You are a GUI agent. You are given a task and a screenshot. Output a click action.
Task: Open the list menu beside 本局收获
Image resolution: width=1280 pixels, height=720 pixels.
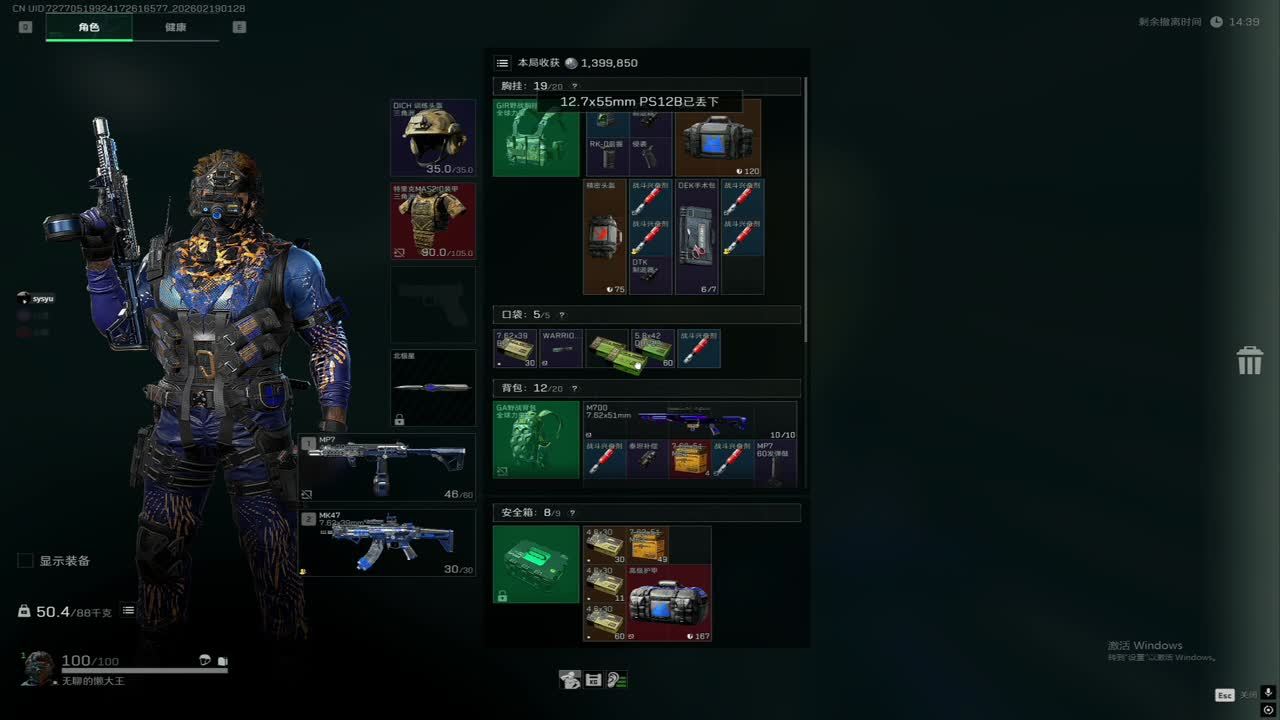tap(503, 63)
